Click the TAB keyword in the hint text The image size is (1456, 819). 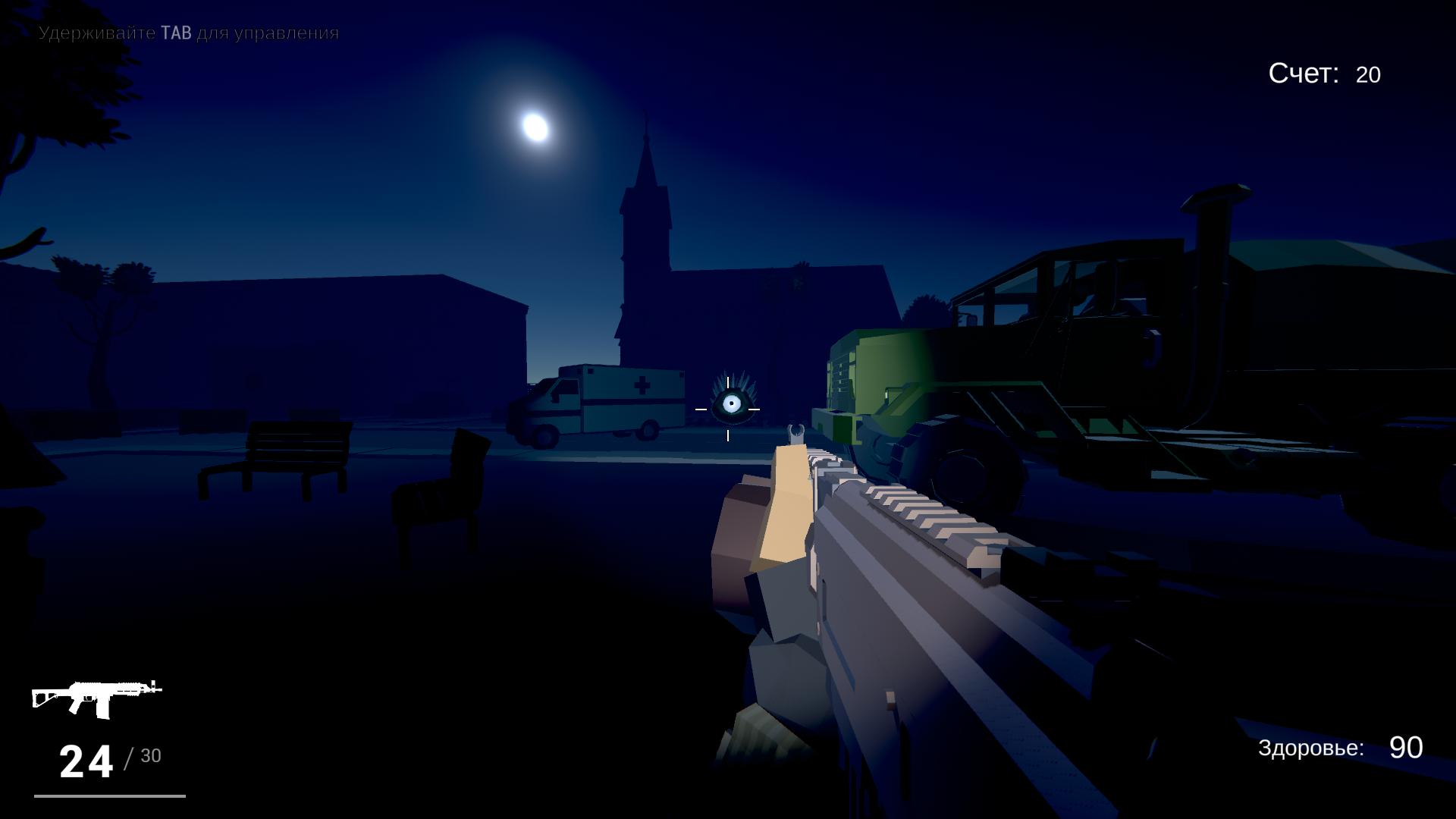click(x=176, y=32)
